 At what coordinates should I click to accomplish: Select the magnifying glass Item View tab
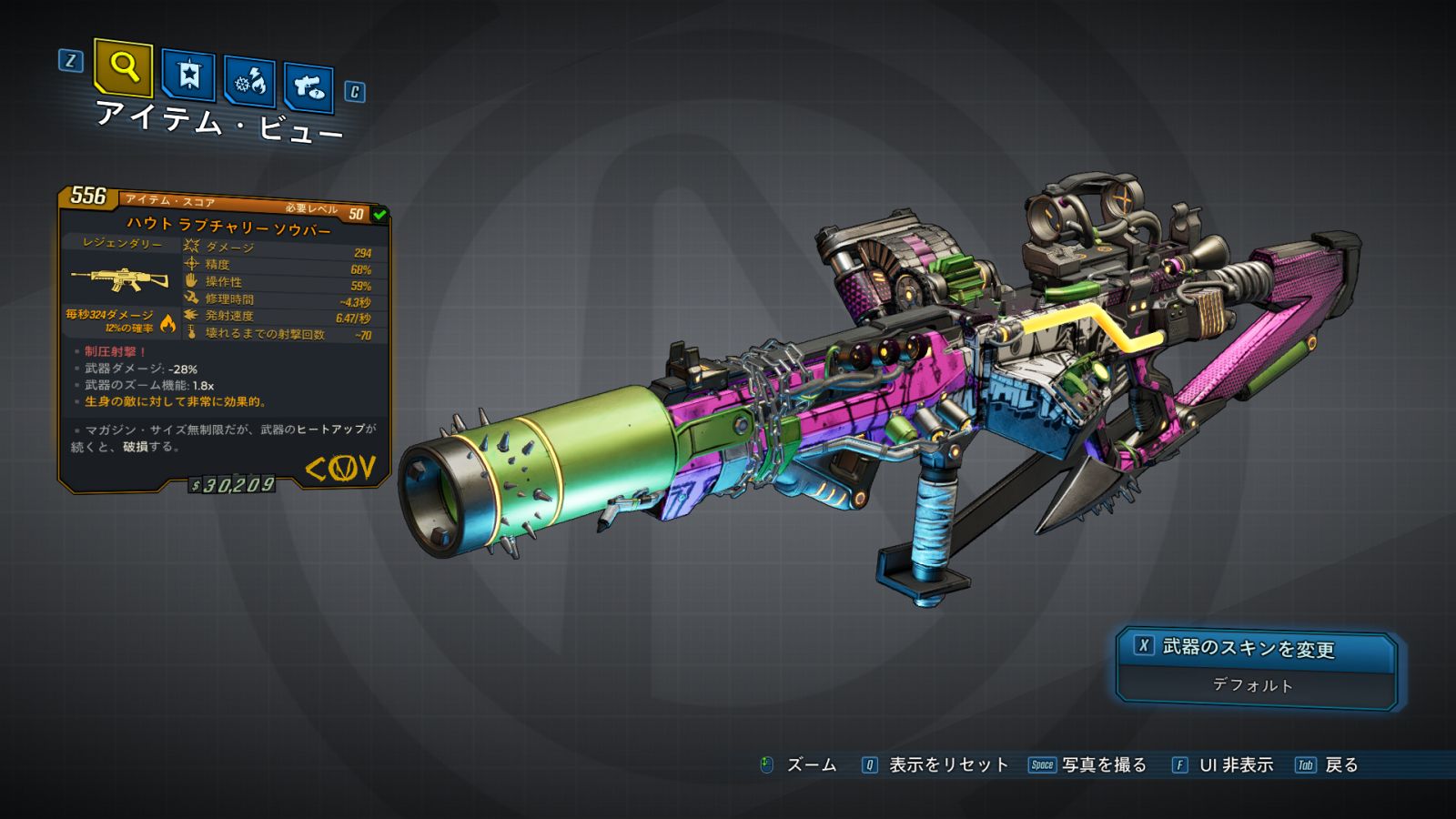[x=123, y=67]
